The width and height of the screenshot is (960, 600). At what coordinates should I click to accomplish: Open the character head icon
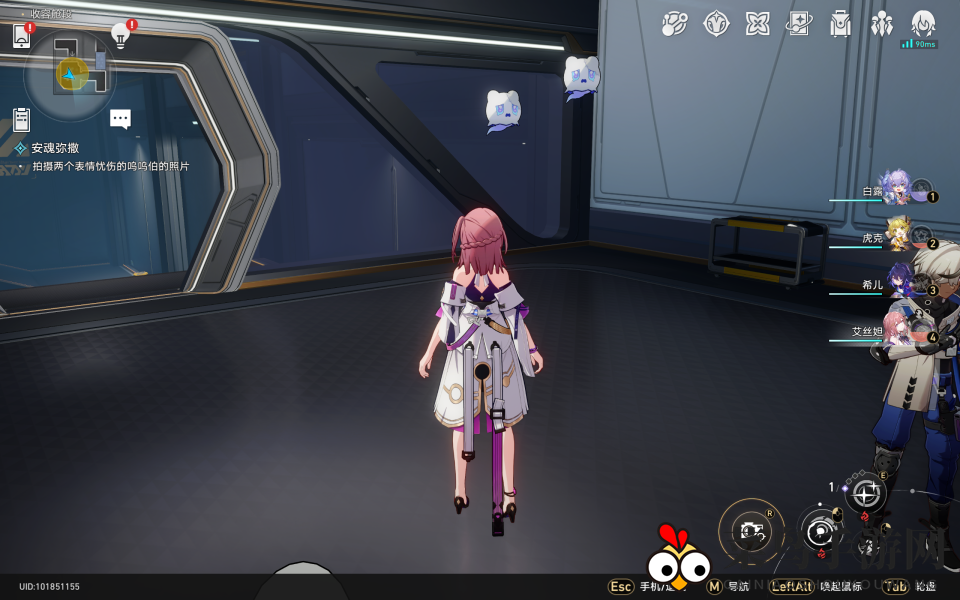(x=923, y=24)
